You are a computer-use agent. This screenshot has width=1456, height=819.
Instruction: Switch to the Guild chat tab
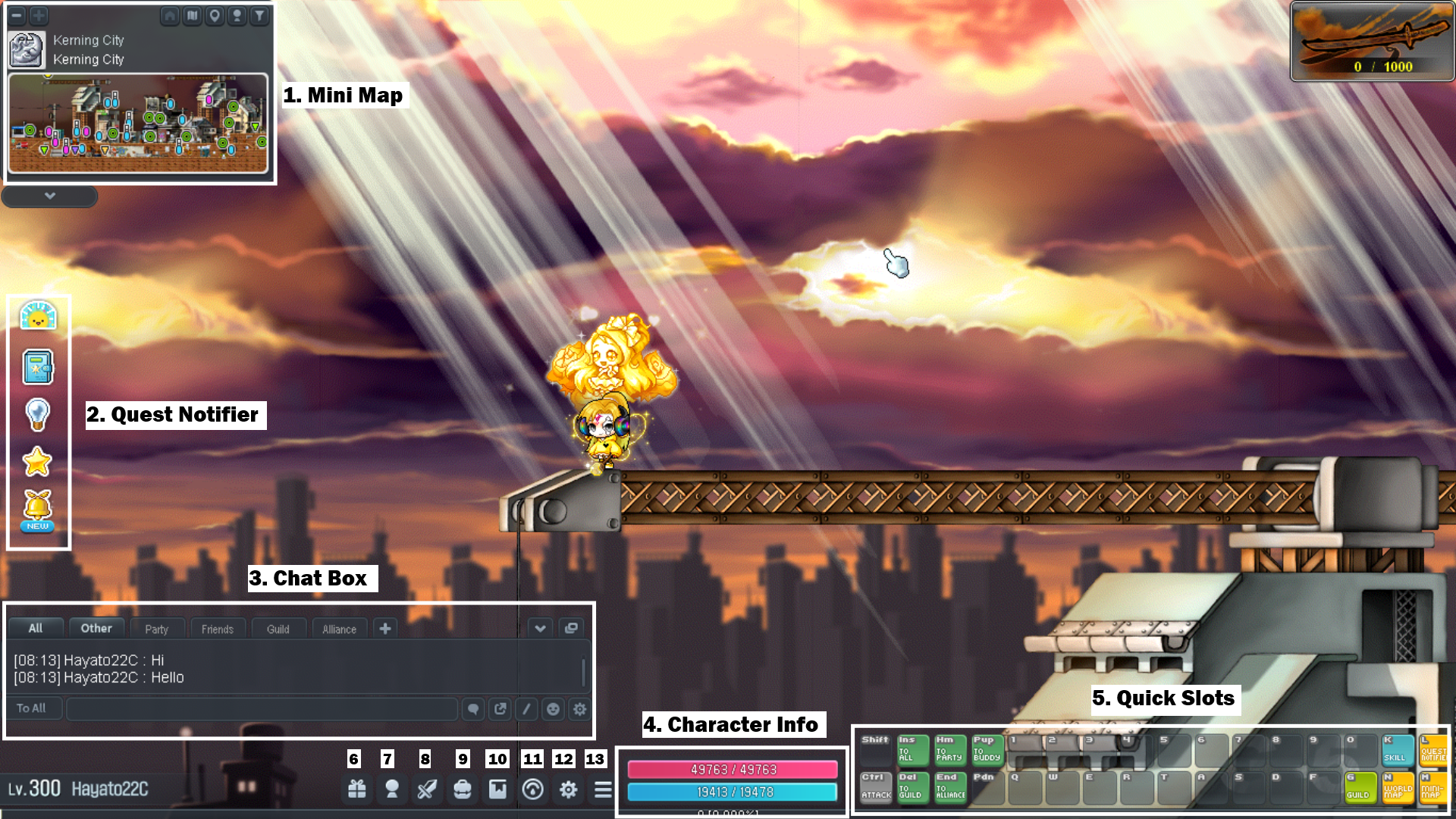[x=278, y=629]
